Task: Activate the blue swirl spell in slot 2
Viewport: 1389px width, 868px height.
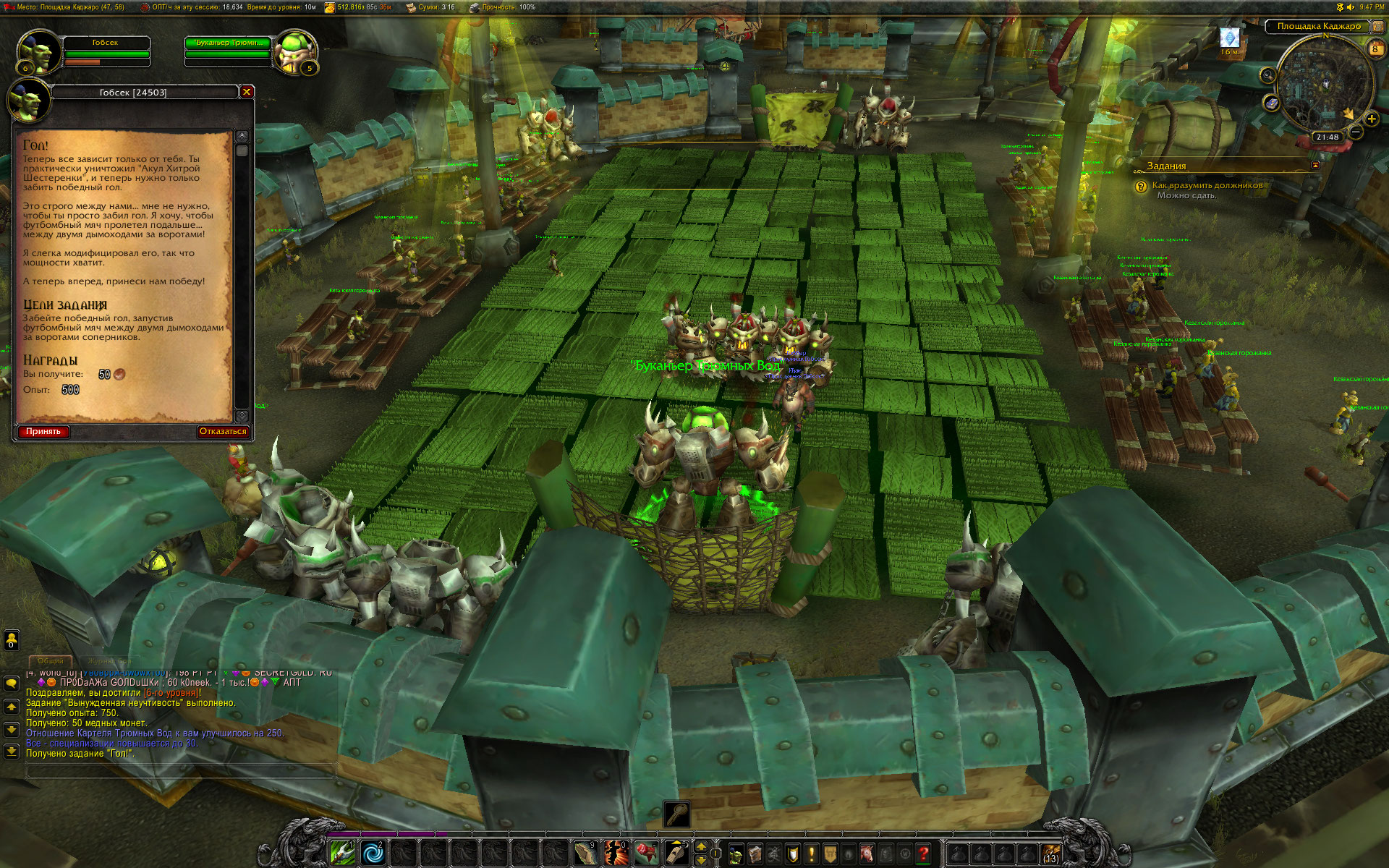Action: (x=373, y=854)
